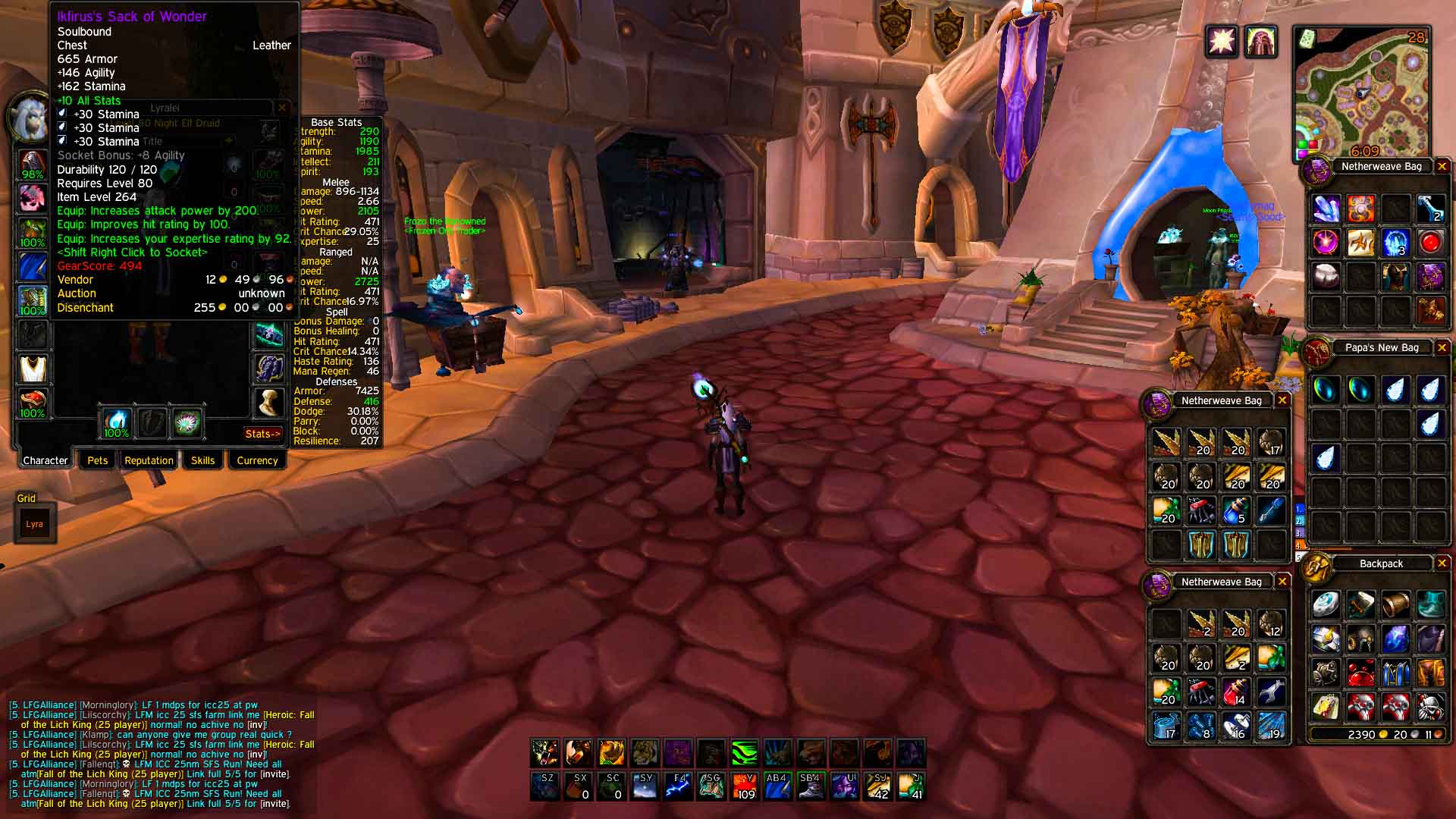Close the Papa's New Bag window
The image size is (1456, 819).
pyautogui.click(x=1442, y=347)
